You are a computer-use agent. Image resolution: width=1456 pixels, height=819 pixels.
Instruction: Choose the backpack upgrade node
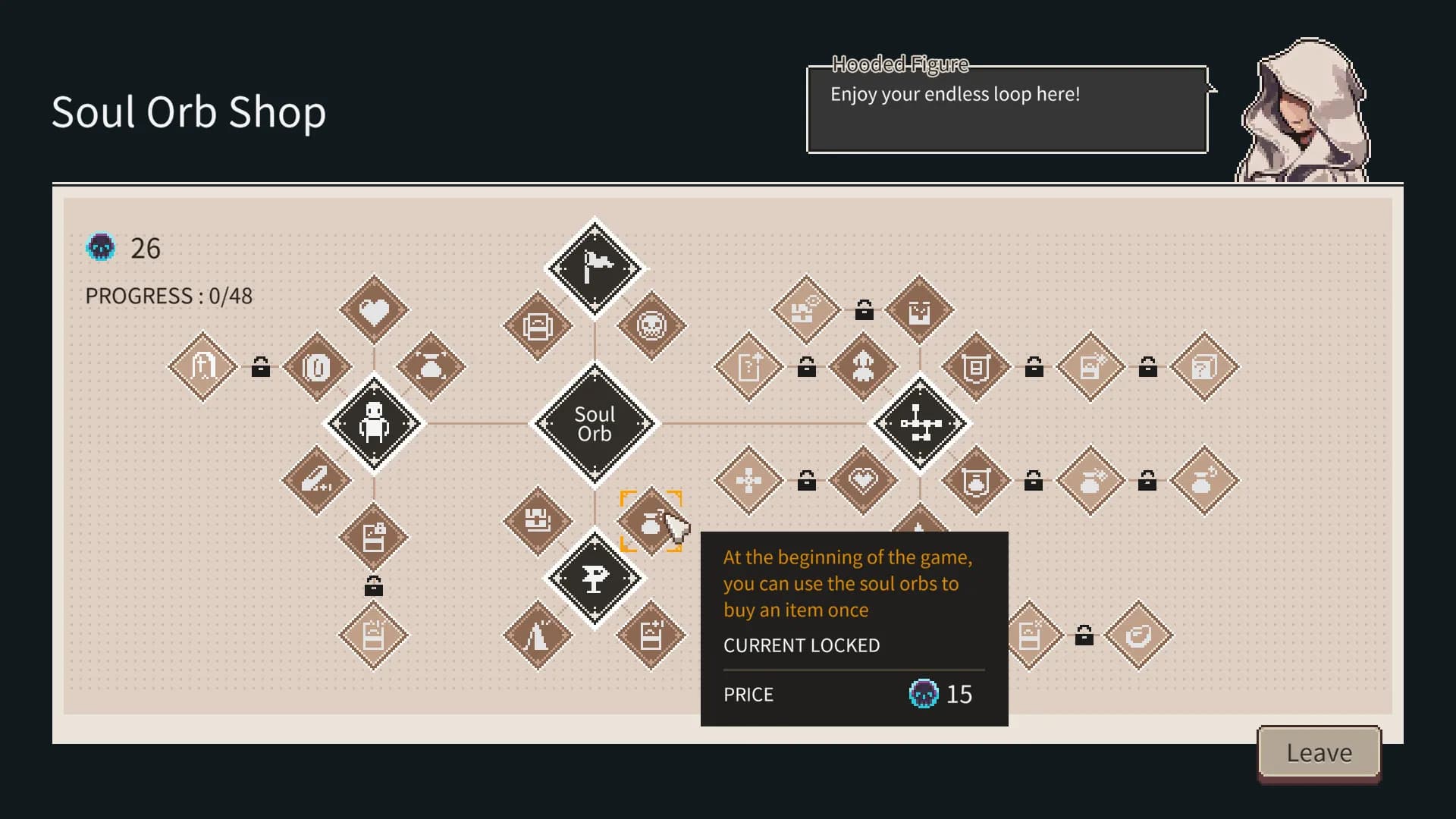coord(538,326)
